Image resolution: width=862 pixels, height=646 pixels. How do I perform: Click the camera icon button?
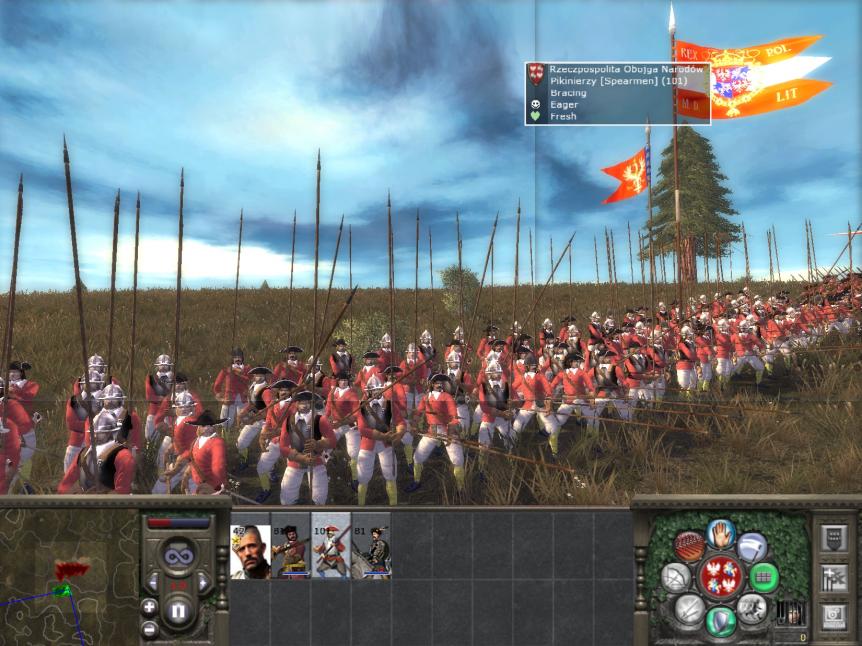[833, 616]
